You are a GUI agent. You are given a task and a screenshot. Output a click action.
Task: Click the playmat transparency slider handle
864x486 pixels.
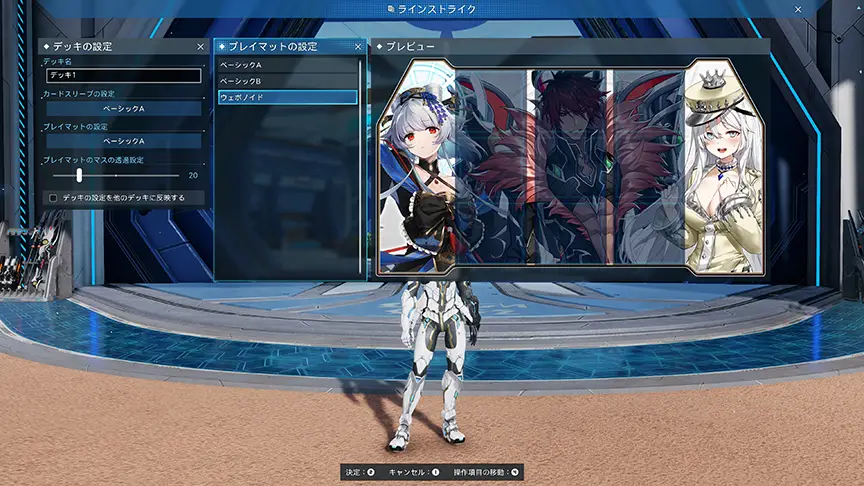pos(79,175)
